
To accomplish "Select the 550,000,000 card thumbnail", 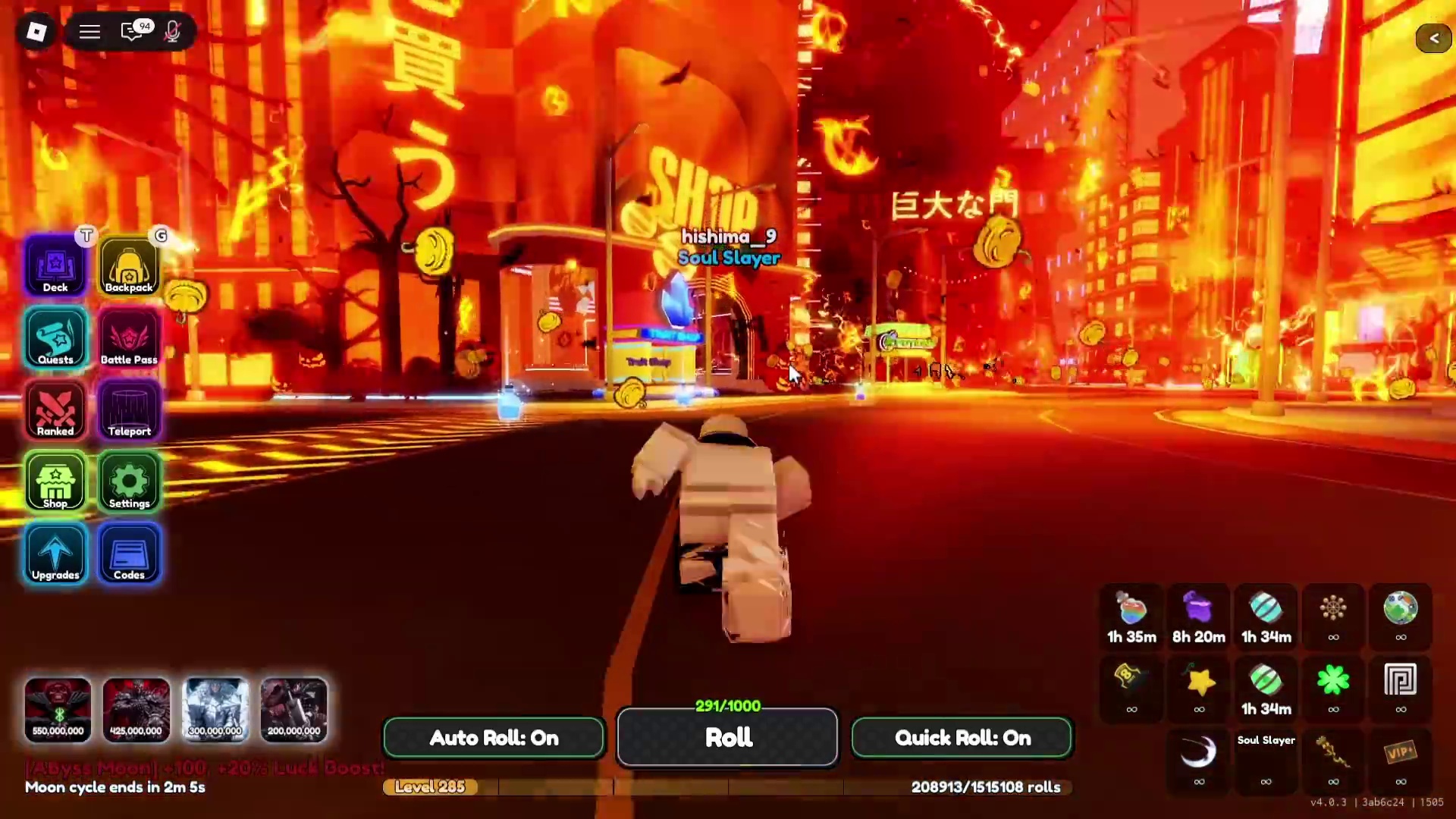I will pyautogui.click(x=58, y=711).
